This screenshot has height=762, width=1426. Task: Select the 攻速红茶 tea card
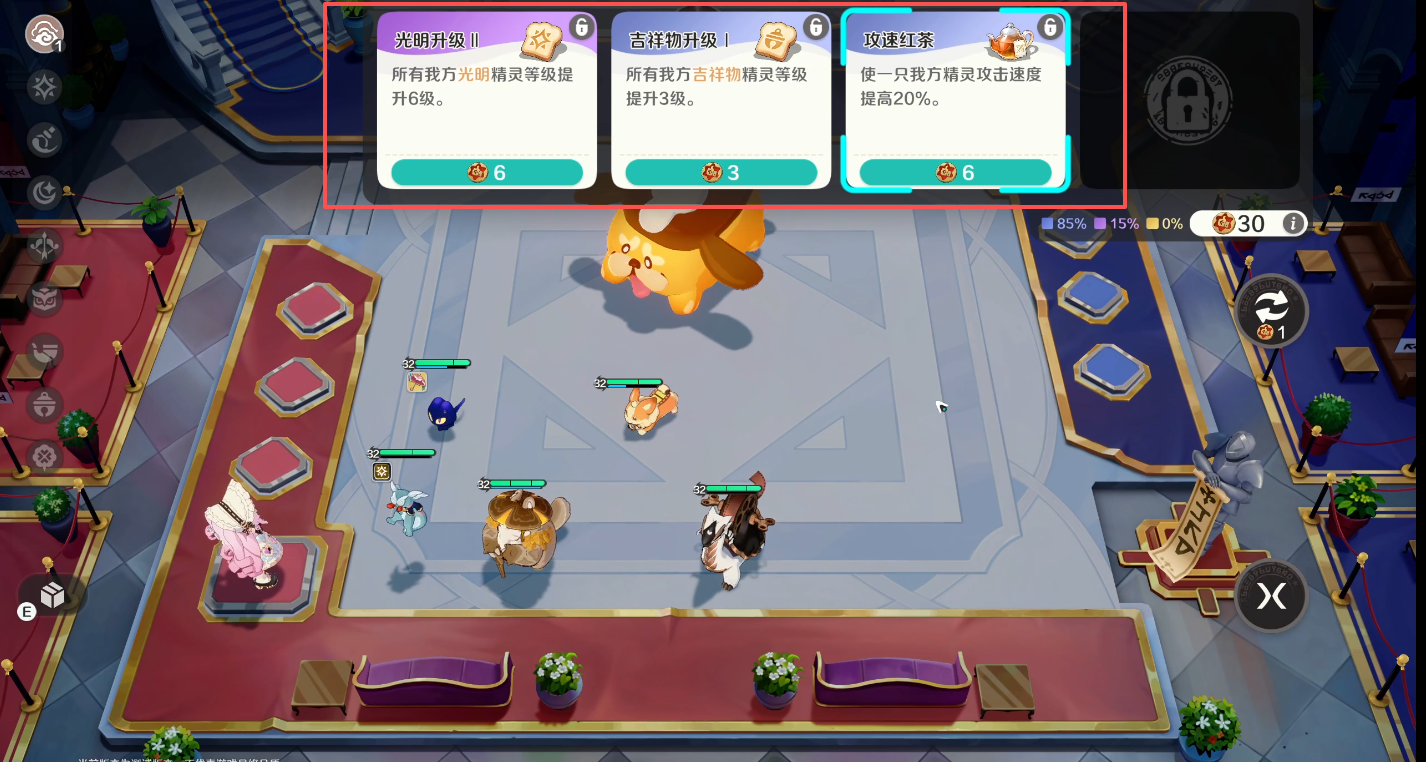tap(955, 99)
